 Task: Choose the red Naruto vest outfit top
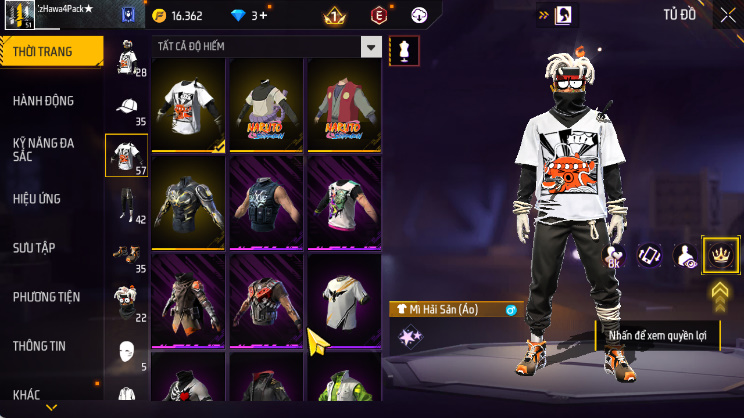point(343,104)
